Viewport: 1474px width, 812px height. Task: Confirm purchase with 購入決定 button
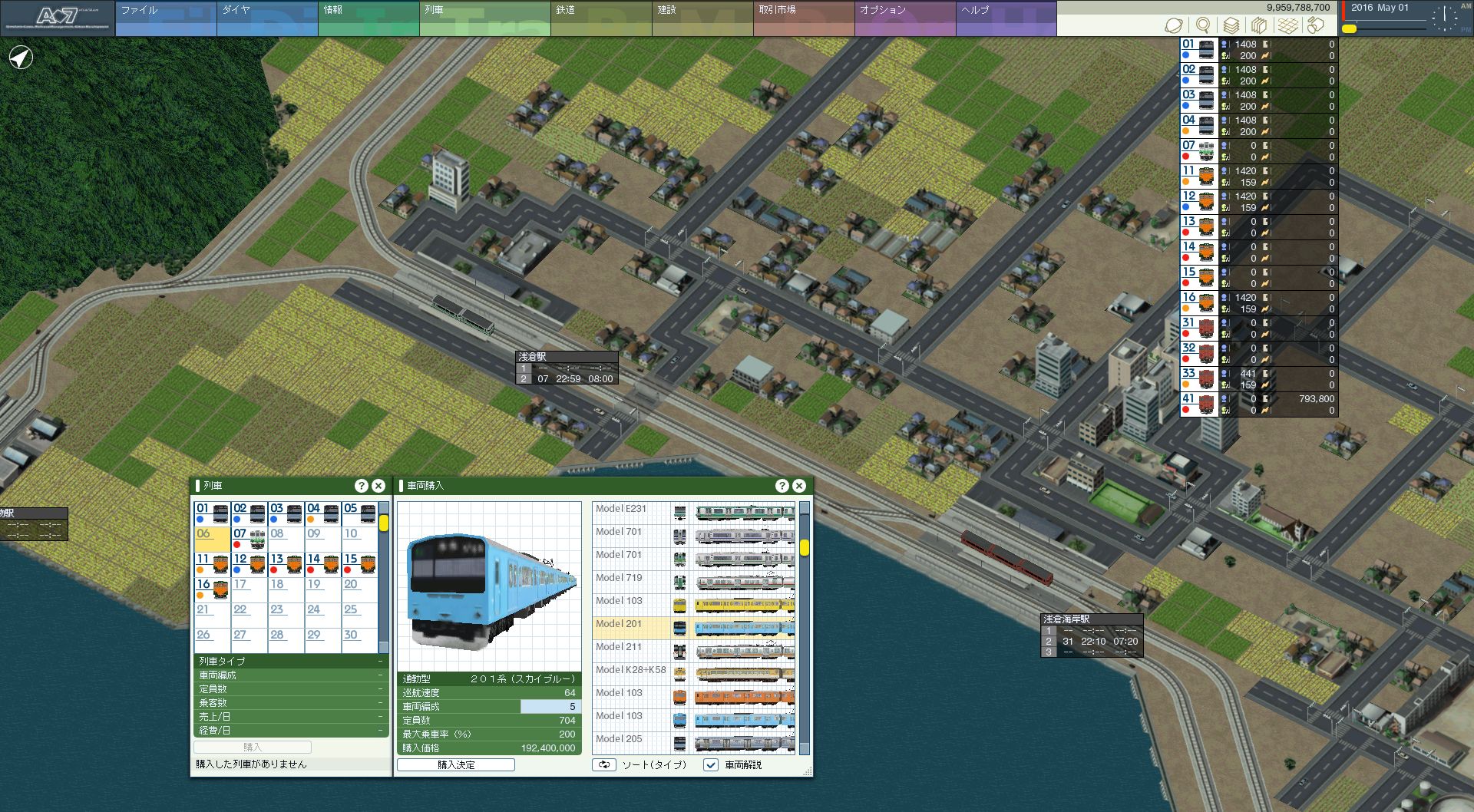pos(456,765)
